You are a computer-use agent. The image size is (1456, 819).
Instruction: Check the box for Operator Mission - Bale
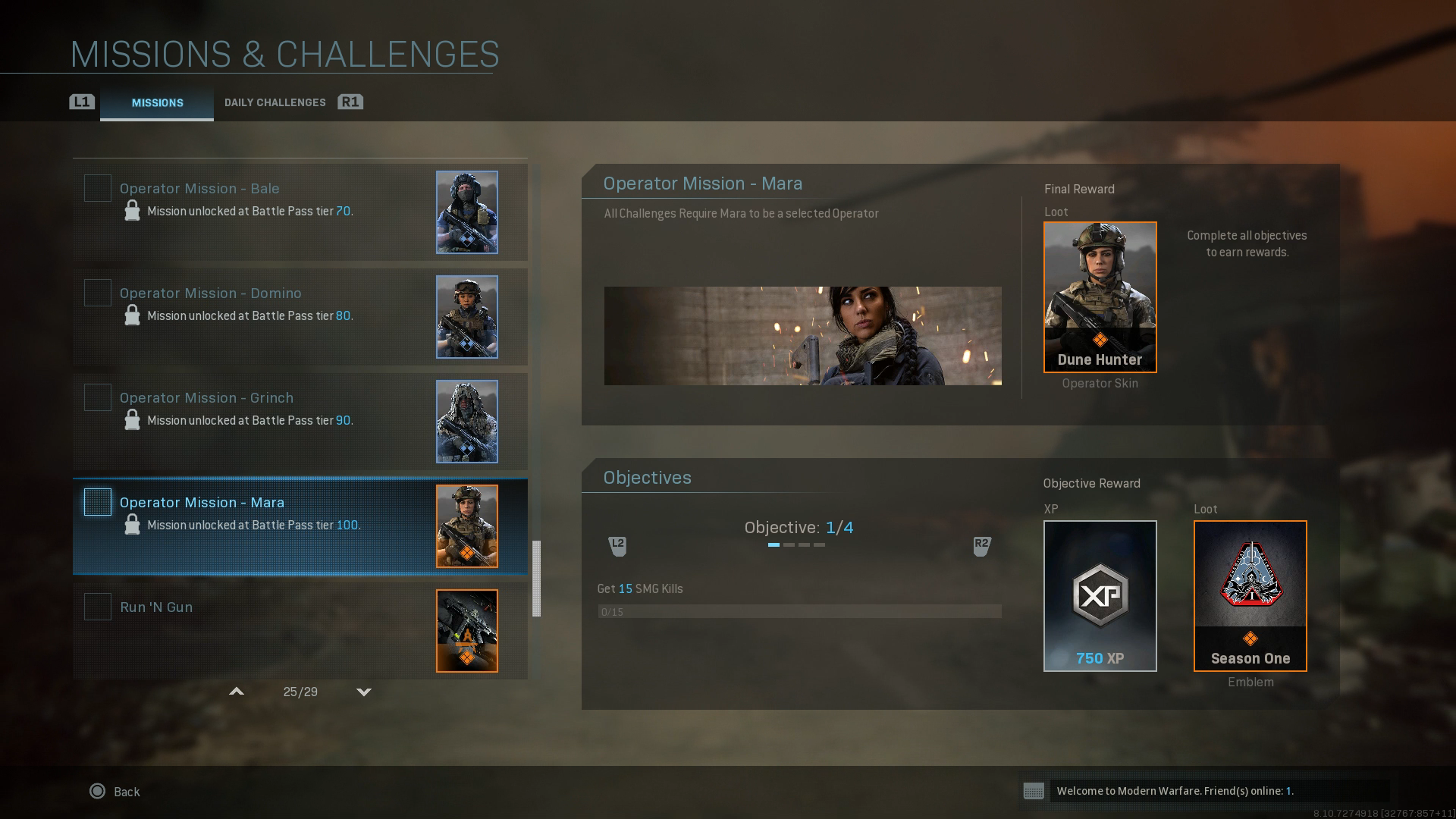click(97, 188)
